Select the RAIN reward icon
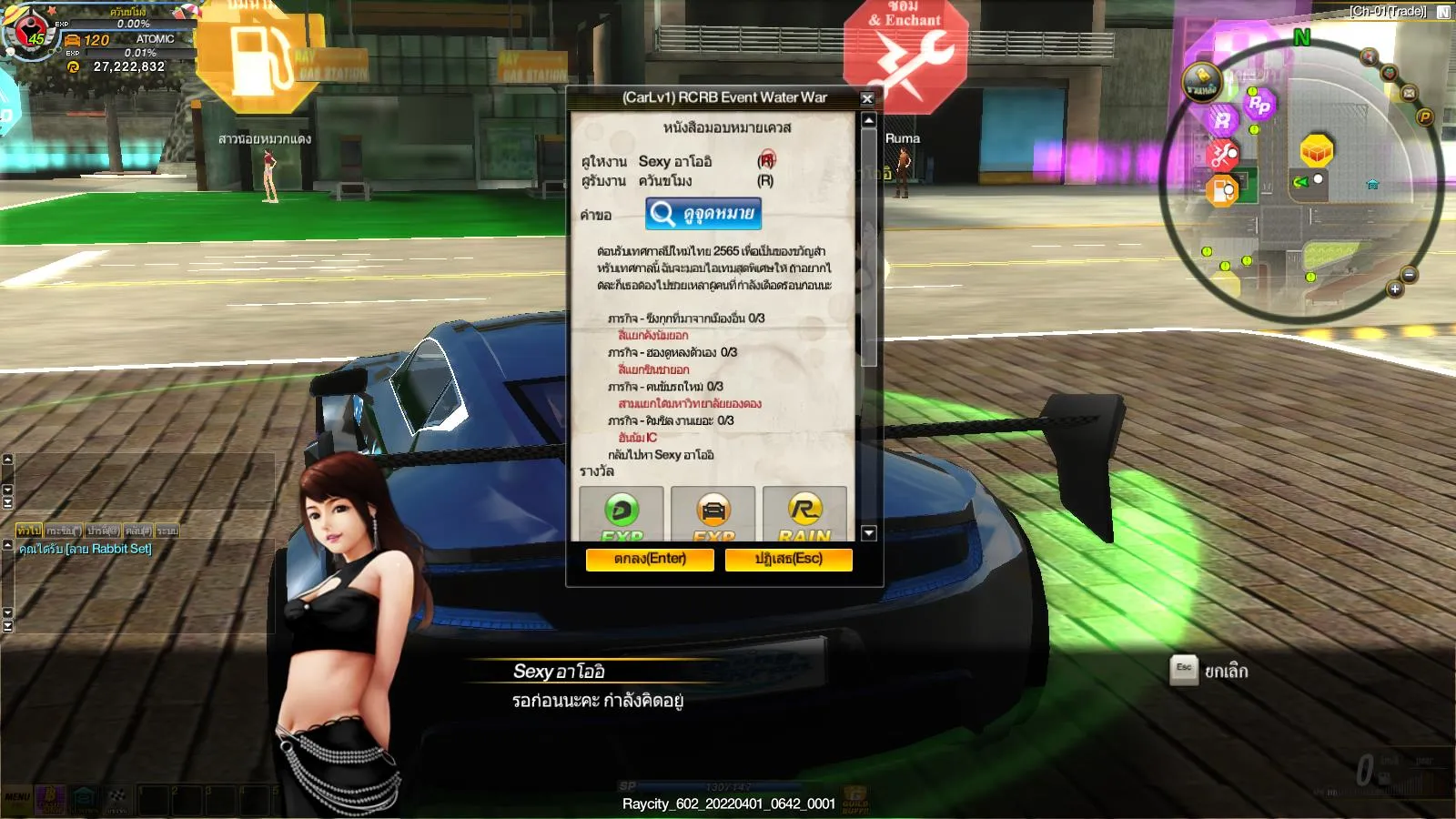Image resolution: width=1456 pixels, height=819 pixels. [804, 512]
